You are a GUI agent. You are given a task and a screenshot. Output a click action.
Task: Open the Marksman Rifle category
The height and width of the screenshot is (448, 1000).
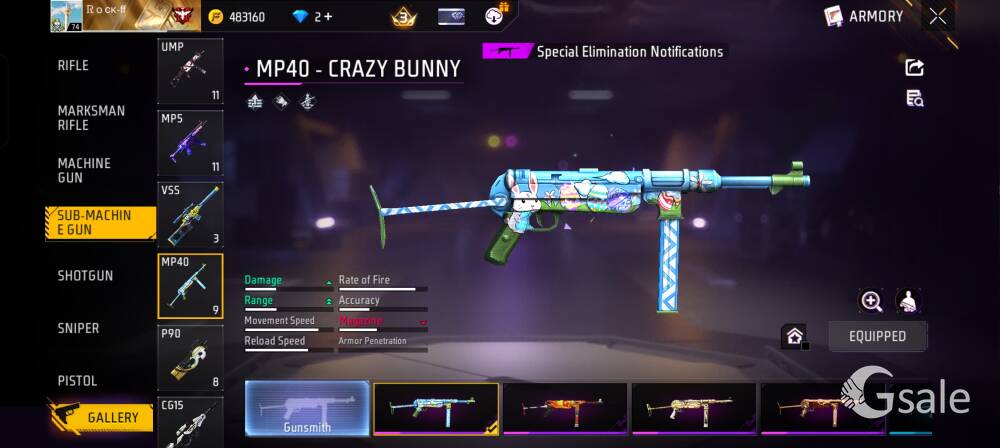(x=91, y=118)
